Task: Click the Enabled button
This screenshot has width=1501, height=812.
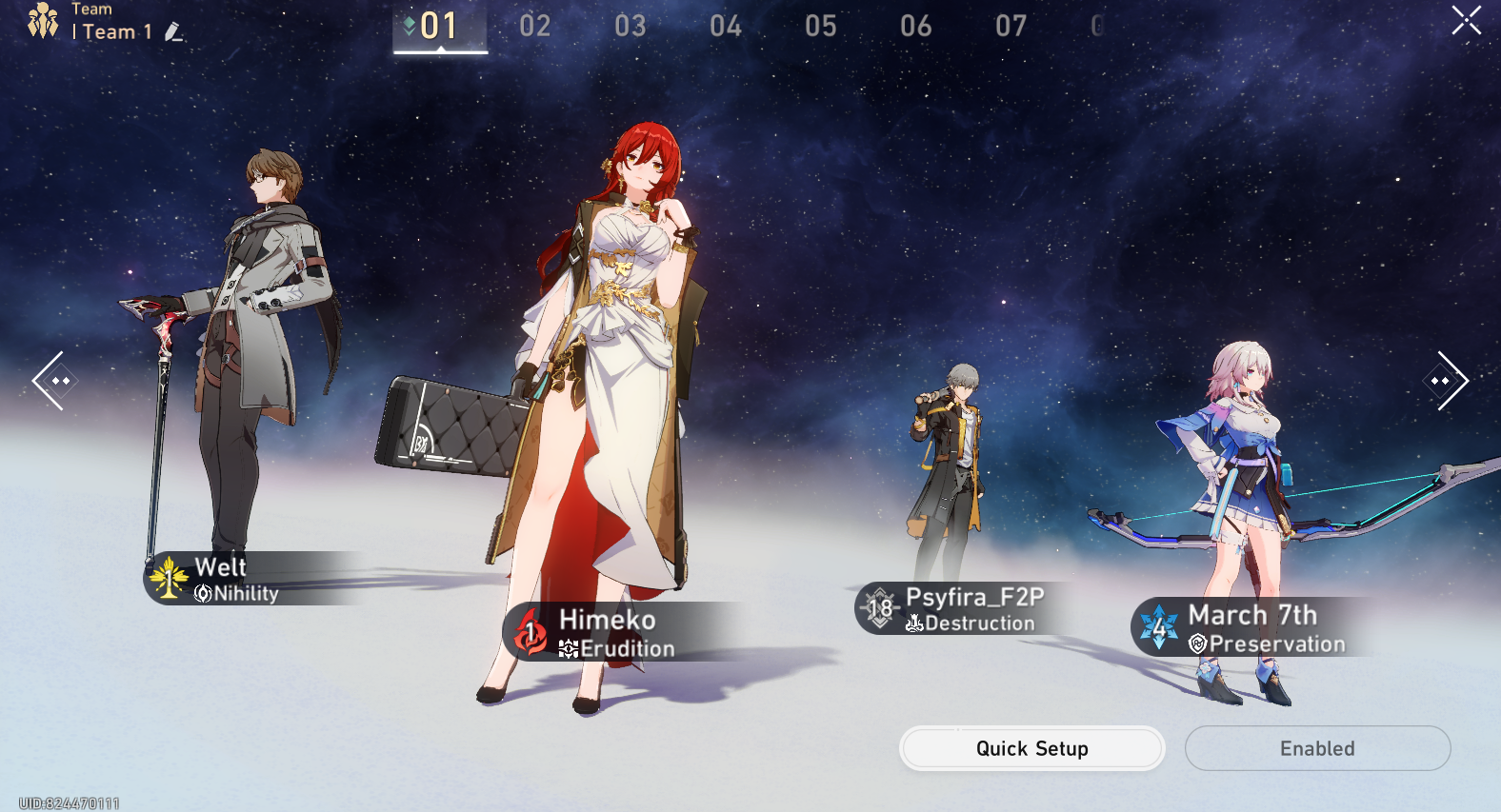Action: click(x=1317, y=748)
